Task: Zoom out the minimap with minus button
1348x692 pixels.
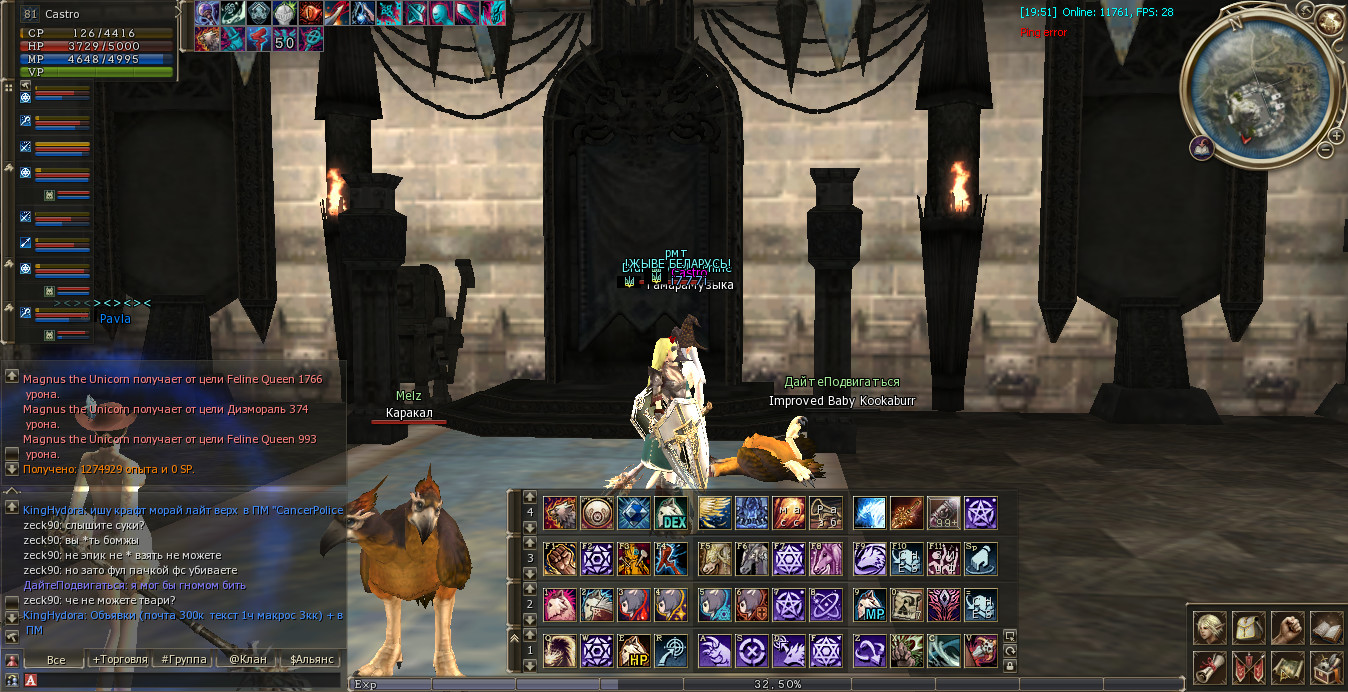Action: (x=1325, y=150)
